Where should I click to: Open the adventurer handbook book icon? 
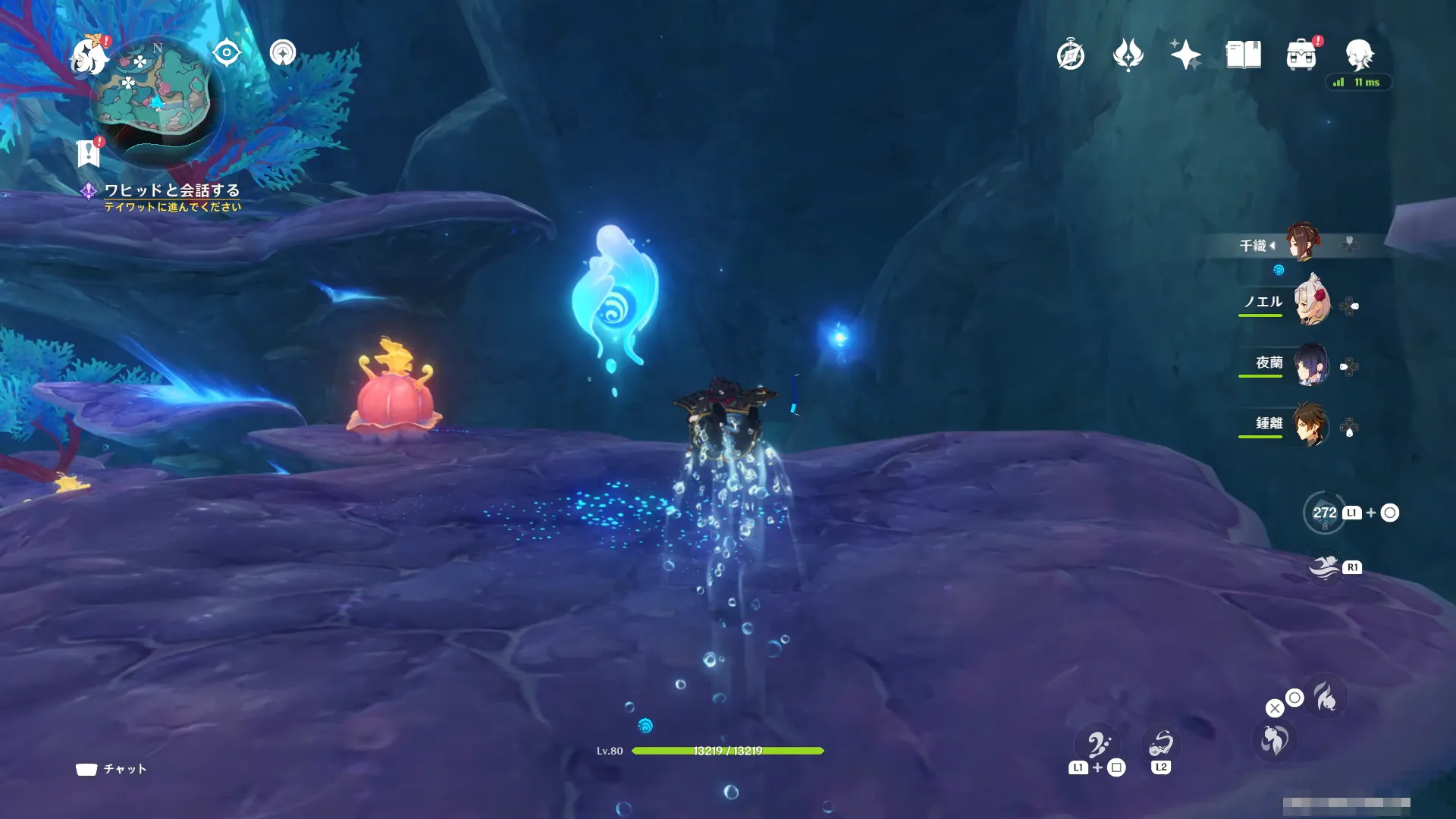(x=1244, y=55)
